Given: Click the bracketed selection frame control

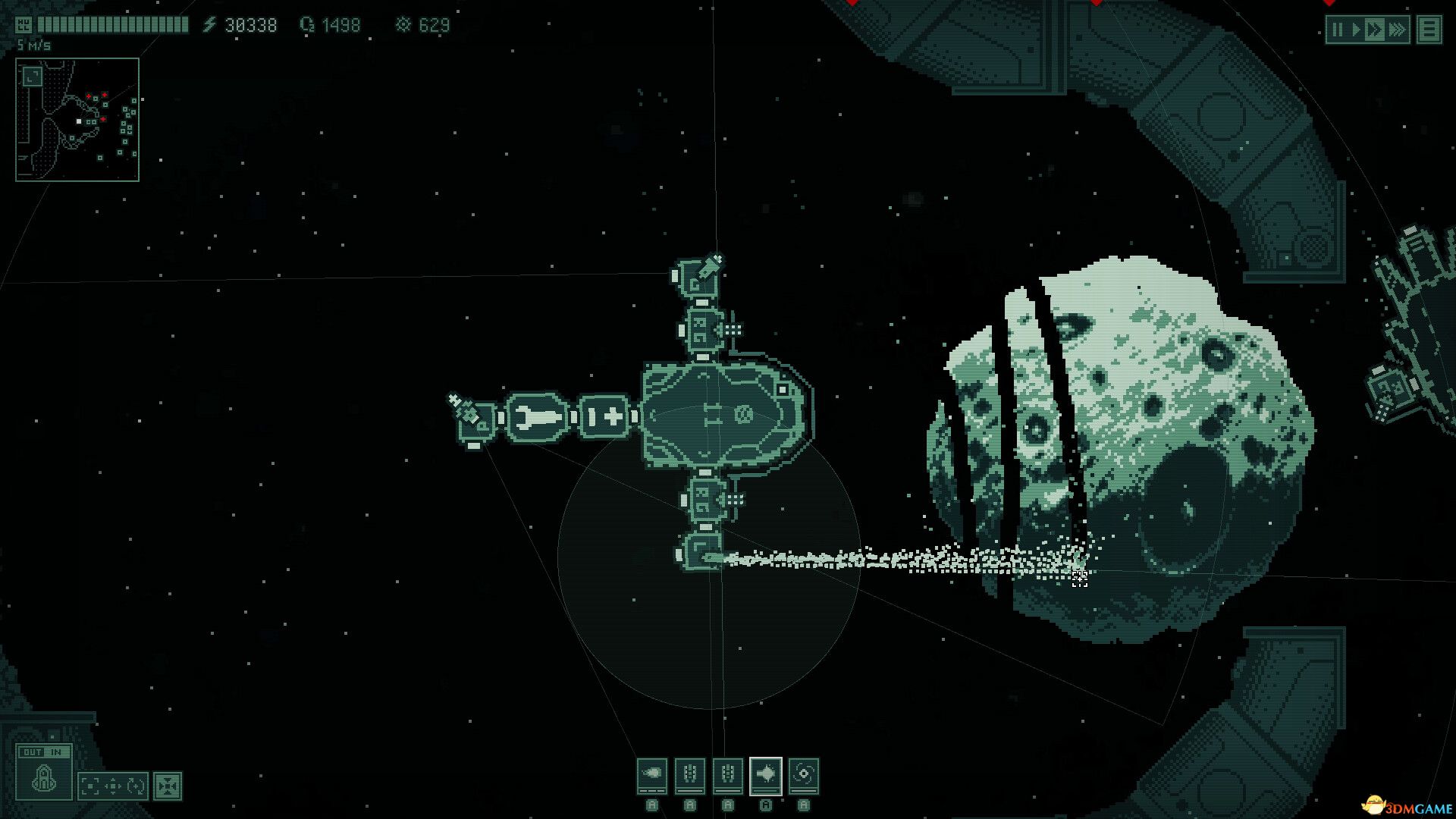Looking at the screenshot, I should pyautogui.click(x=89, y=786).
